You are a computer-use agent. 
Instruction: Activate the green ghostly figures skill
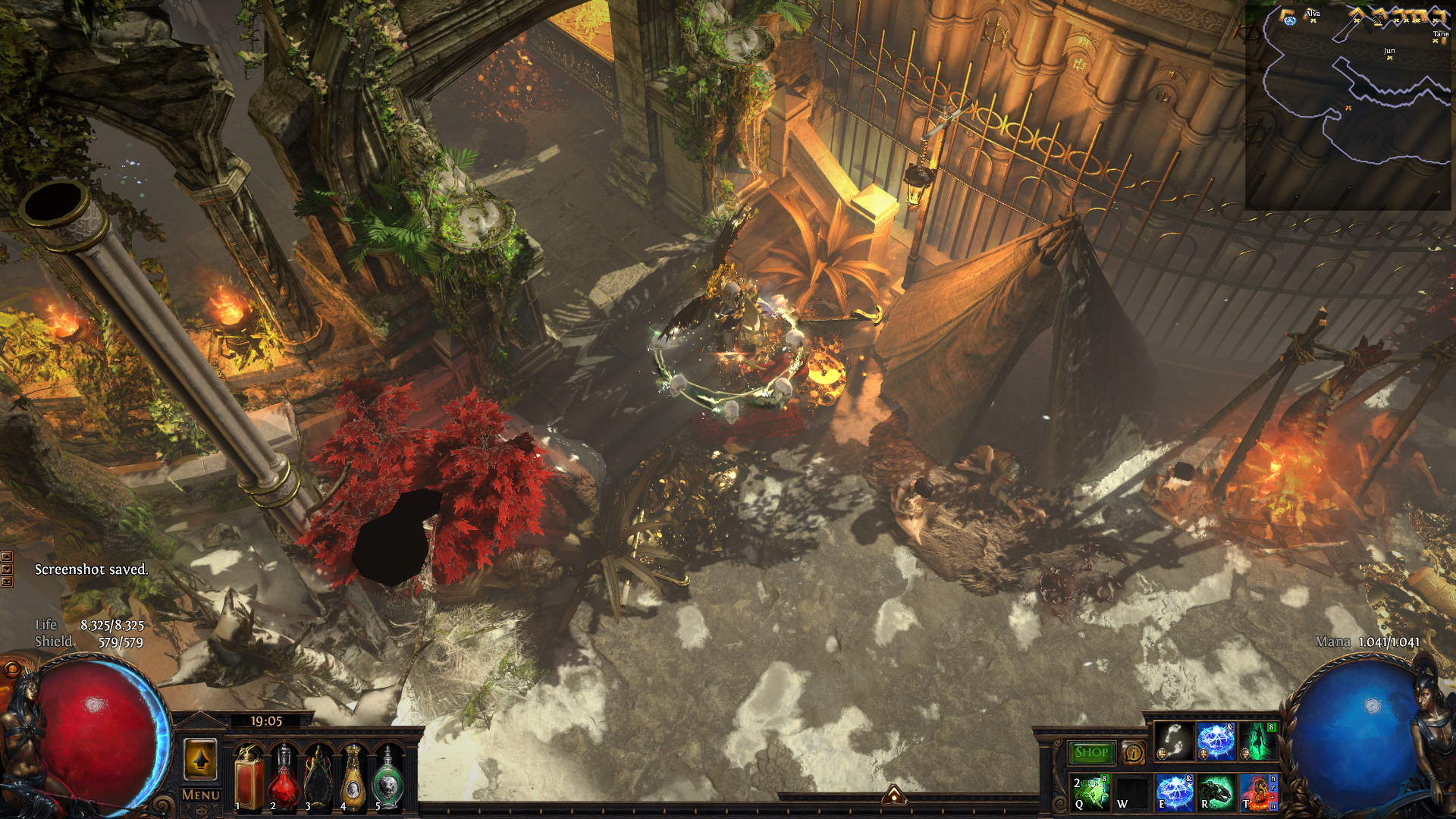(1090, 792)
